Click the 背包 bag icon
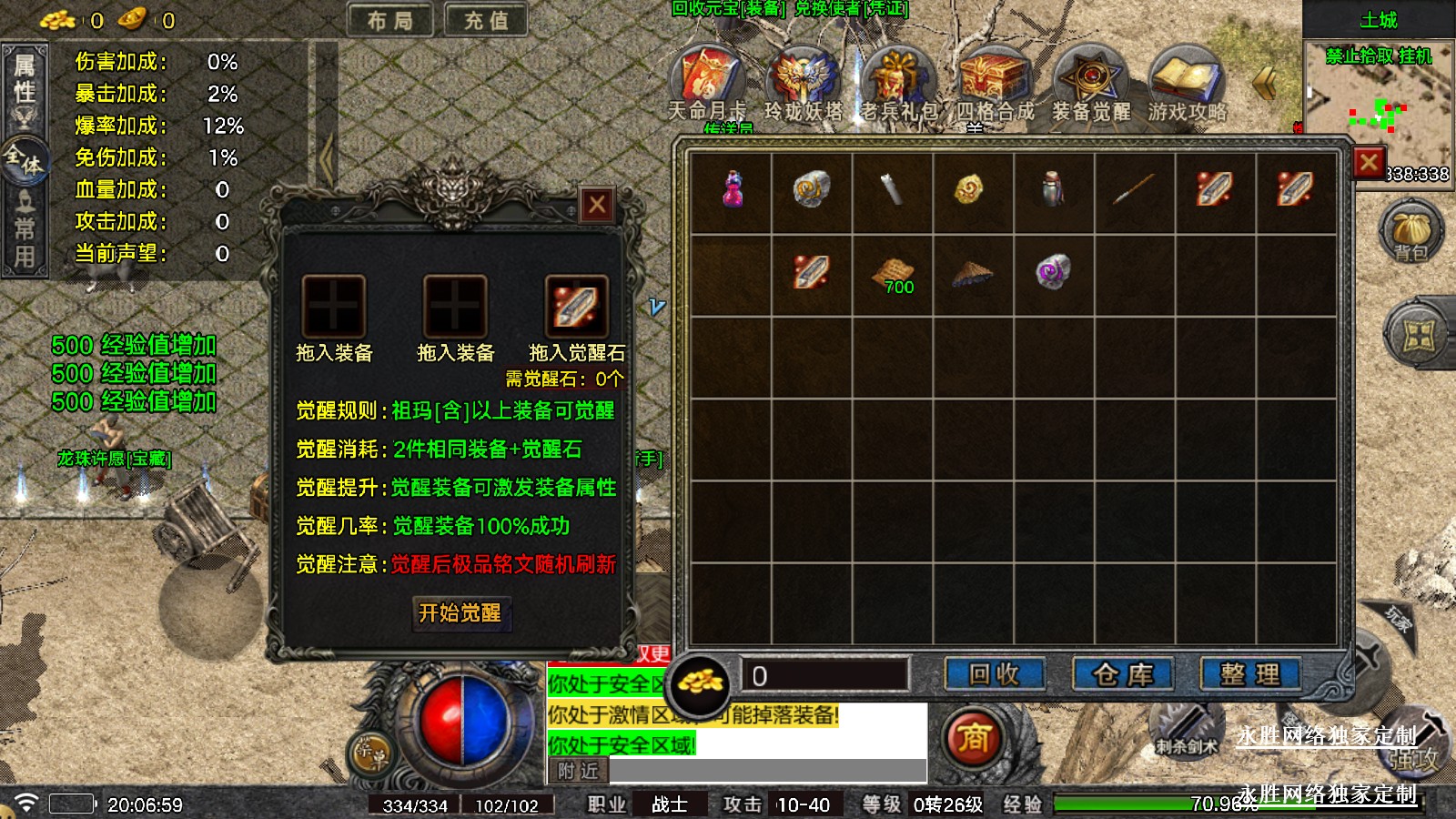This screenshot has height=819, width=1456. point(1411,234)
